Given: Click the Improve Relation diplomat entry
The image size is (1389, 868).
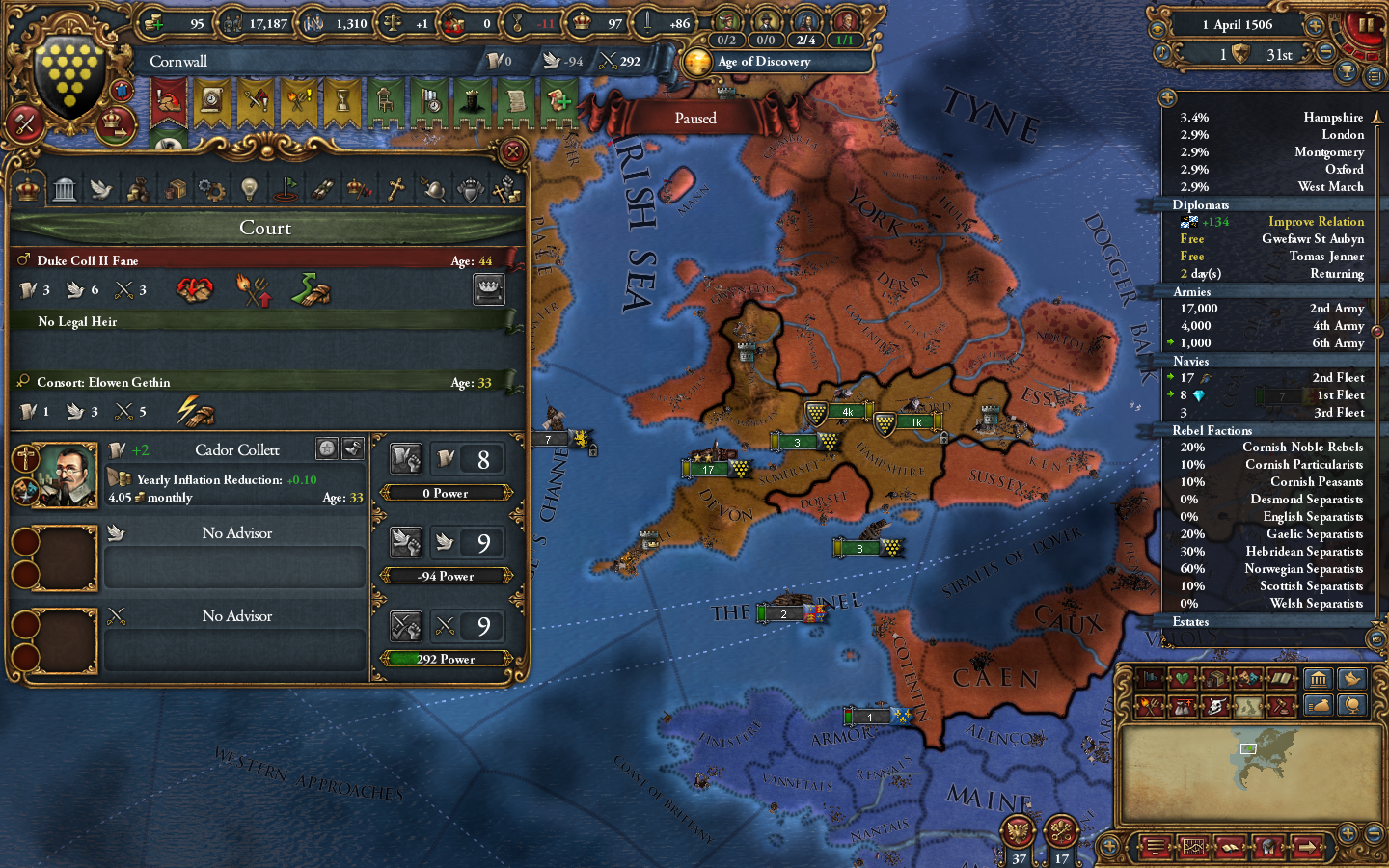Looking at the screenshot, I should click(1316, 221).
